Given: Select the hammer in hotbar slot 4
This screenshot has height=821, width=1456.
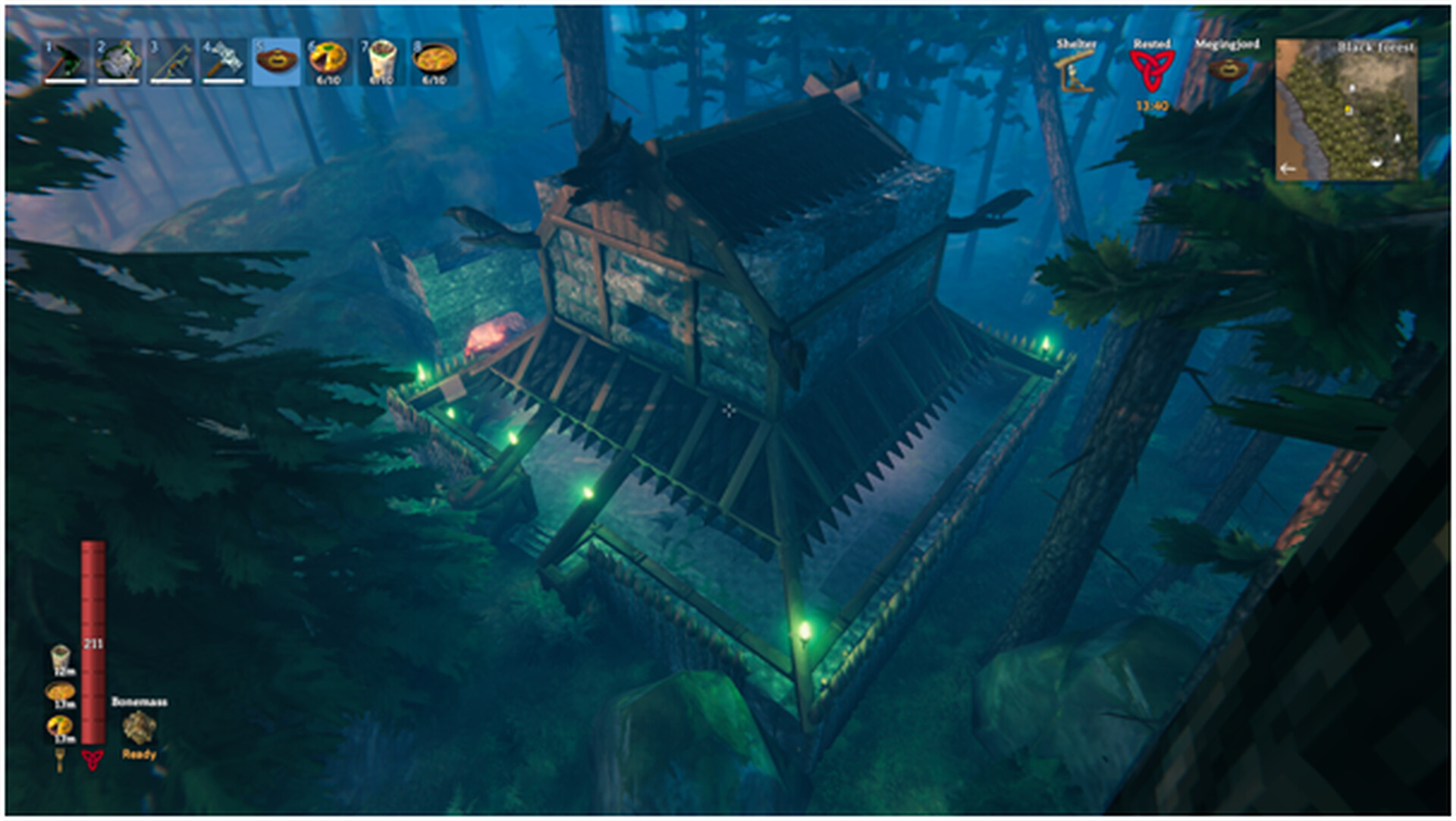Looking at the screenshot, I should coord(224,61).
